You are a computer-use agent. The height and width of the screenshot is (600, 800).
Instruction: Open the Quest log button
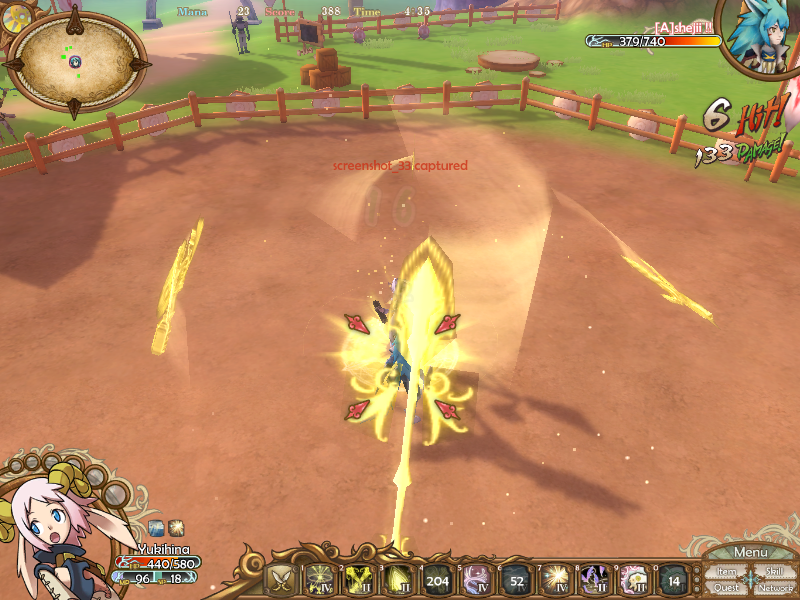727,588
